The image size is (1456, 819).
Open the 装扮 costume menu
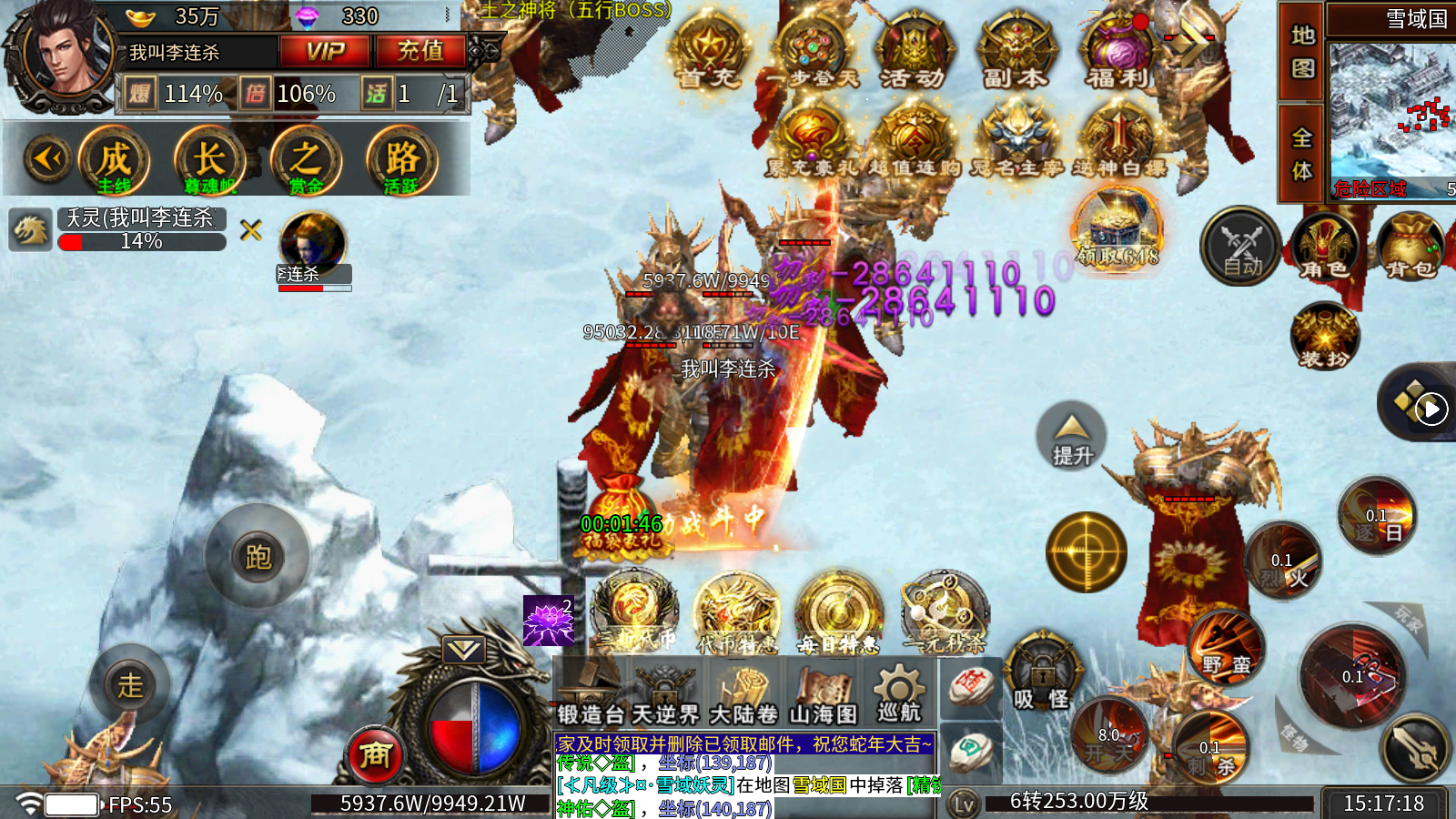point(1324,337)
